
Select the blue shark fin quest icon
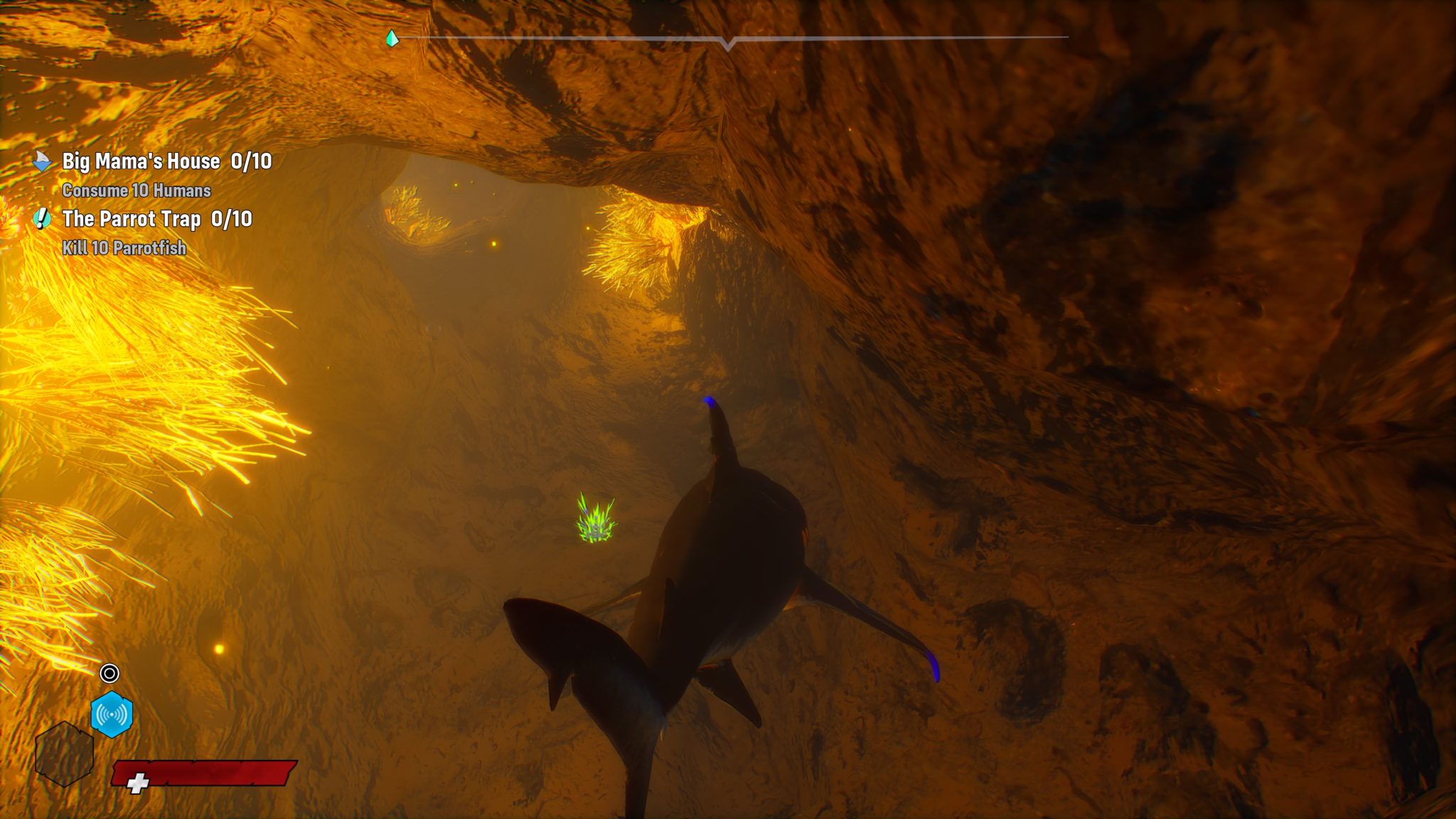tap(42, 162)
